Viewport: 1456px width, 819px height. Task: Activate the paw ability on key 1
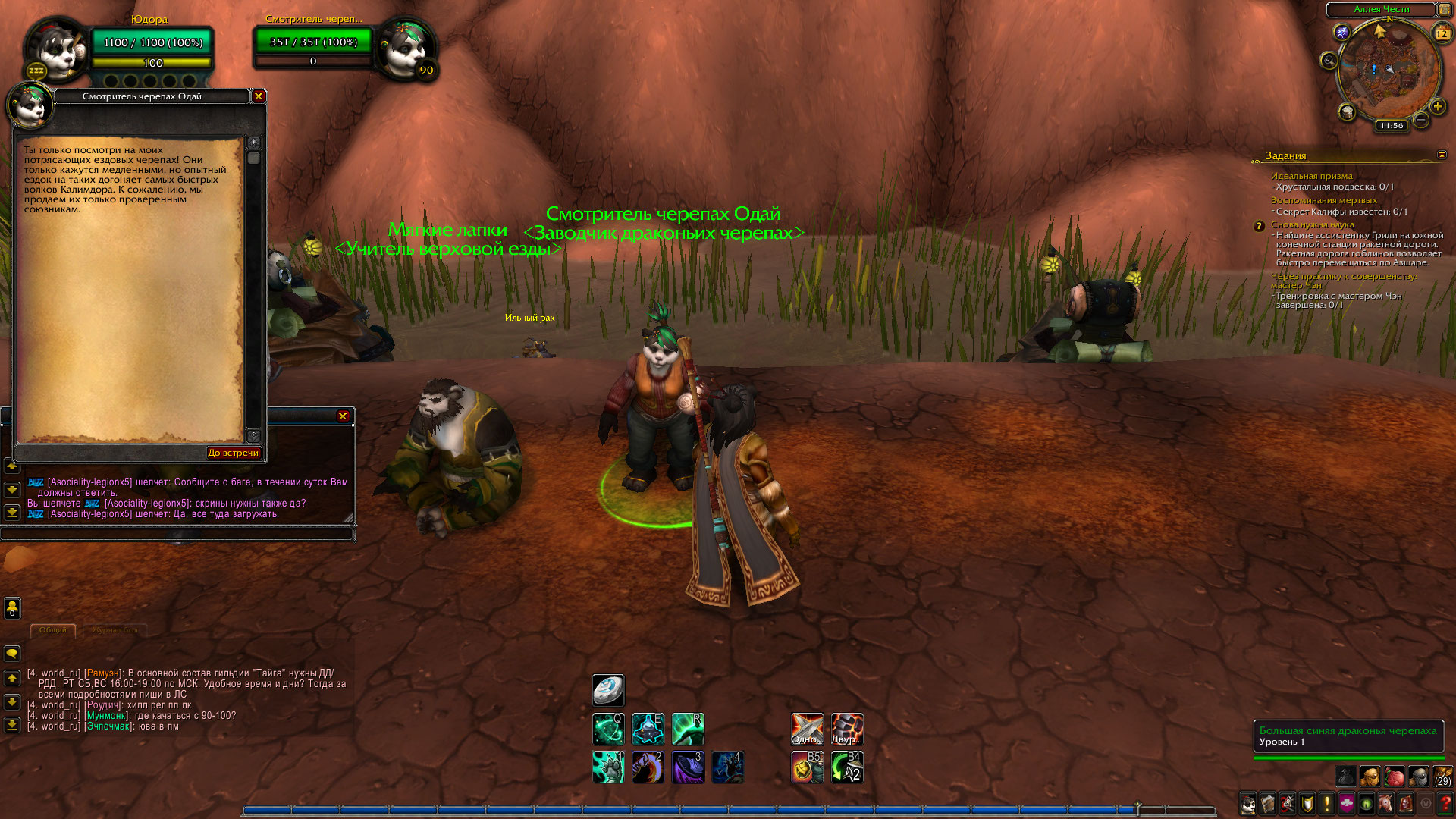pos(608,767)
